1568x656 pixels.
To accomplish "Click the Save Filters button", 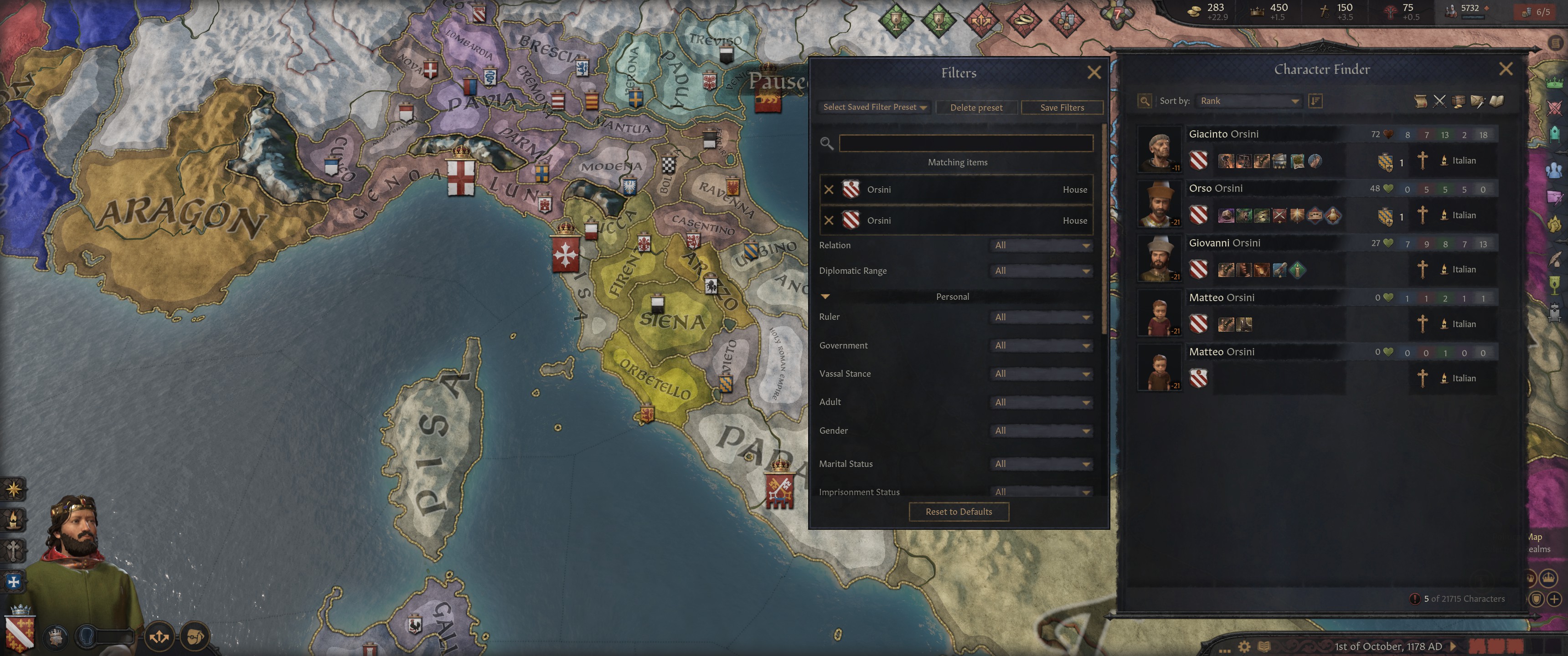I will point(1062,107).
